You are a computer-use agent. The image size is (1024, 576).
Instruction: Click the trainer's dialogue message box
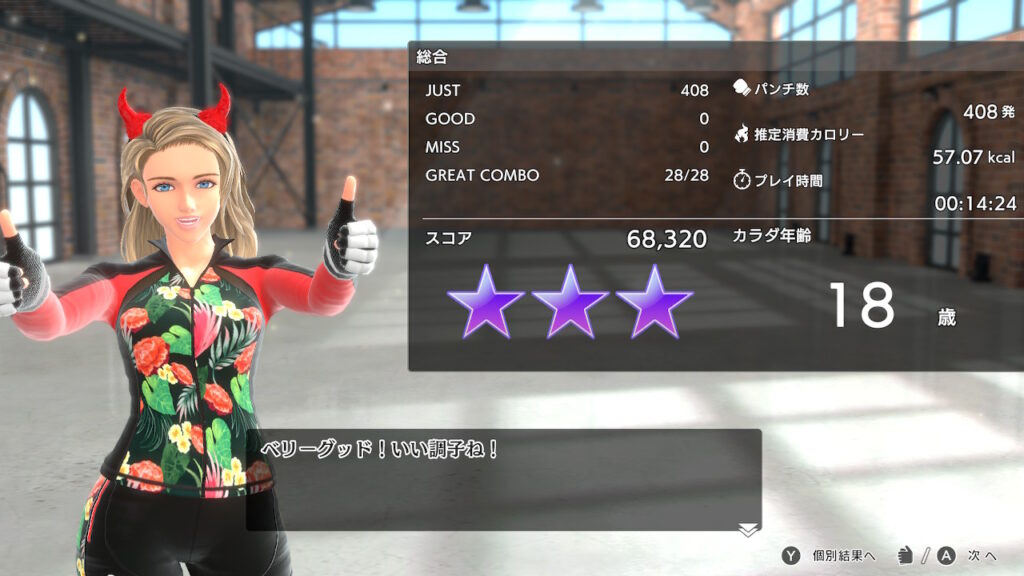point(503,480)
